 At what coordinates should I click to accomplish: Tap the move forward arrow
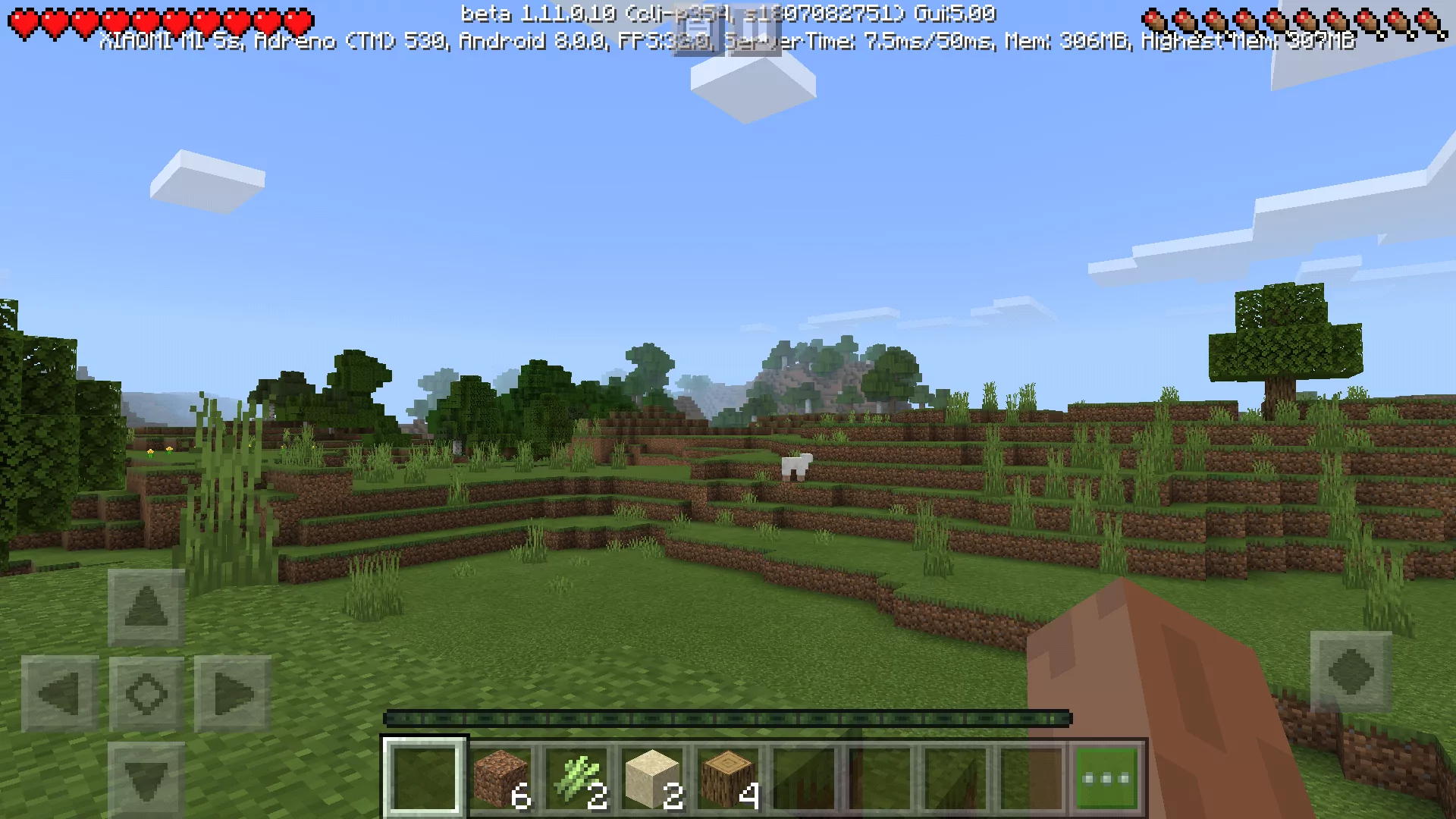(x=146, y=607)
